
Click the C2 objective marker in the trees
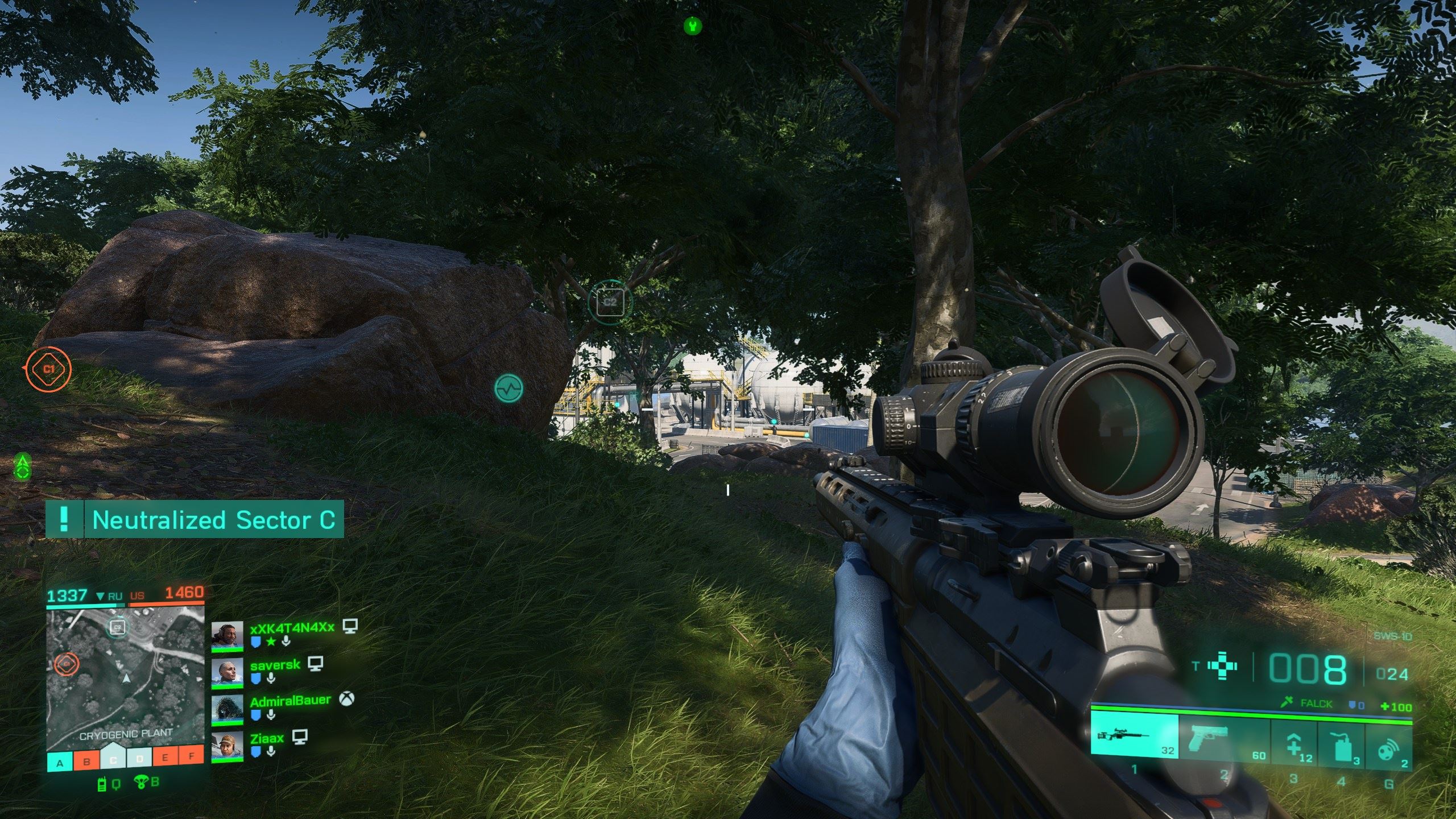point(610,301)
